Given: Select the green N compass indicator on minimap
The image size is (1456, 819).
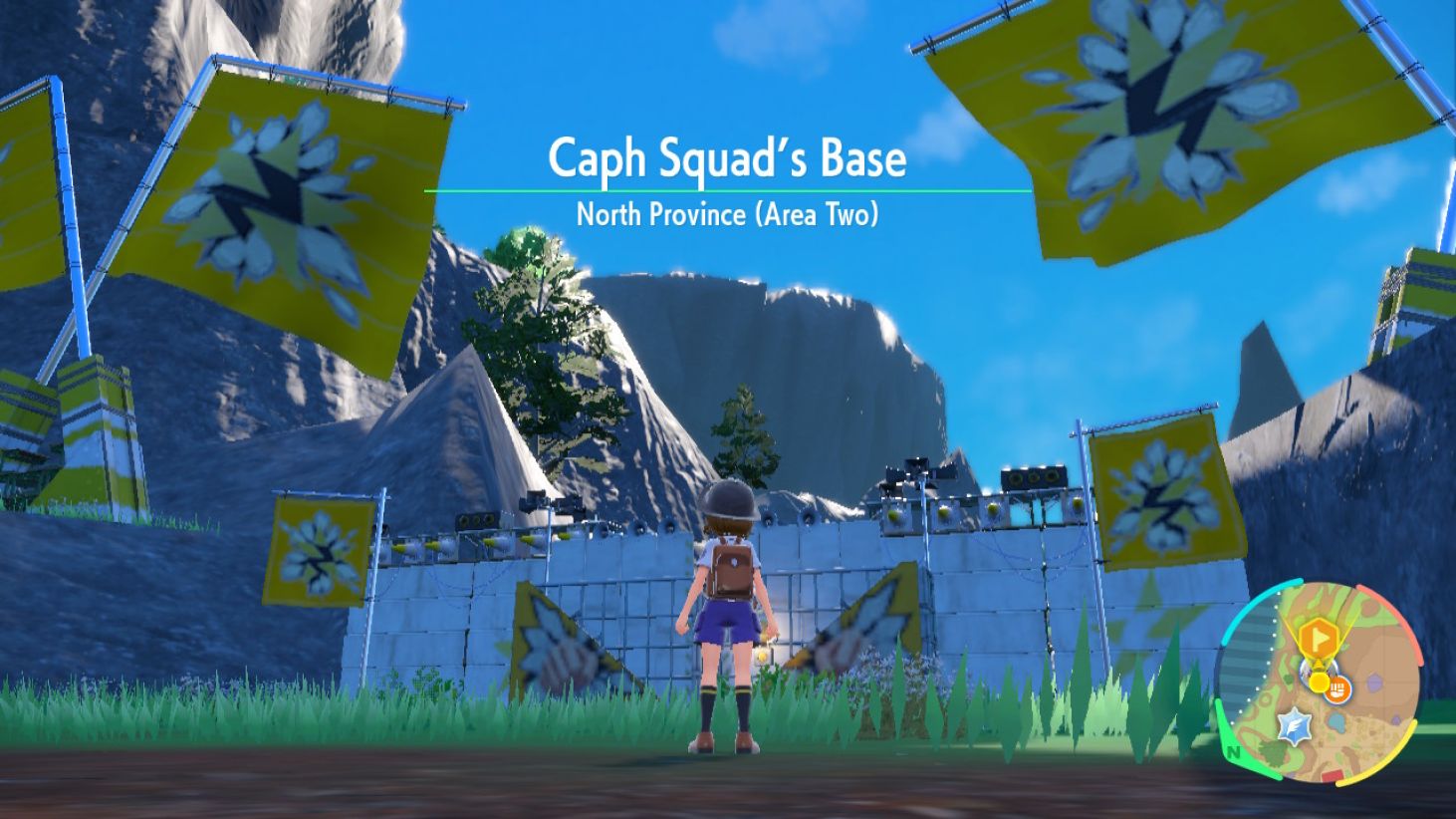Looking at the screenshot, I should click(x=1232, y=752).
